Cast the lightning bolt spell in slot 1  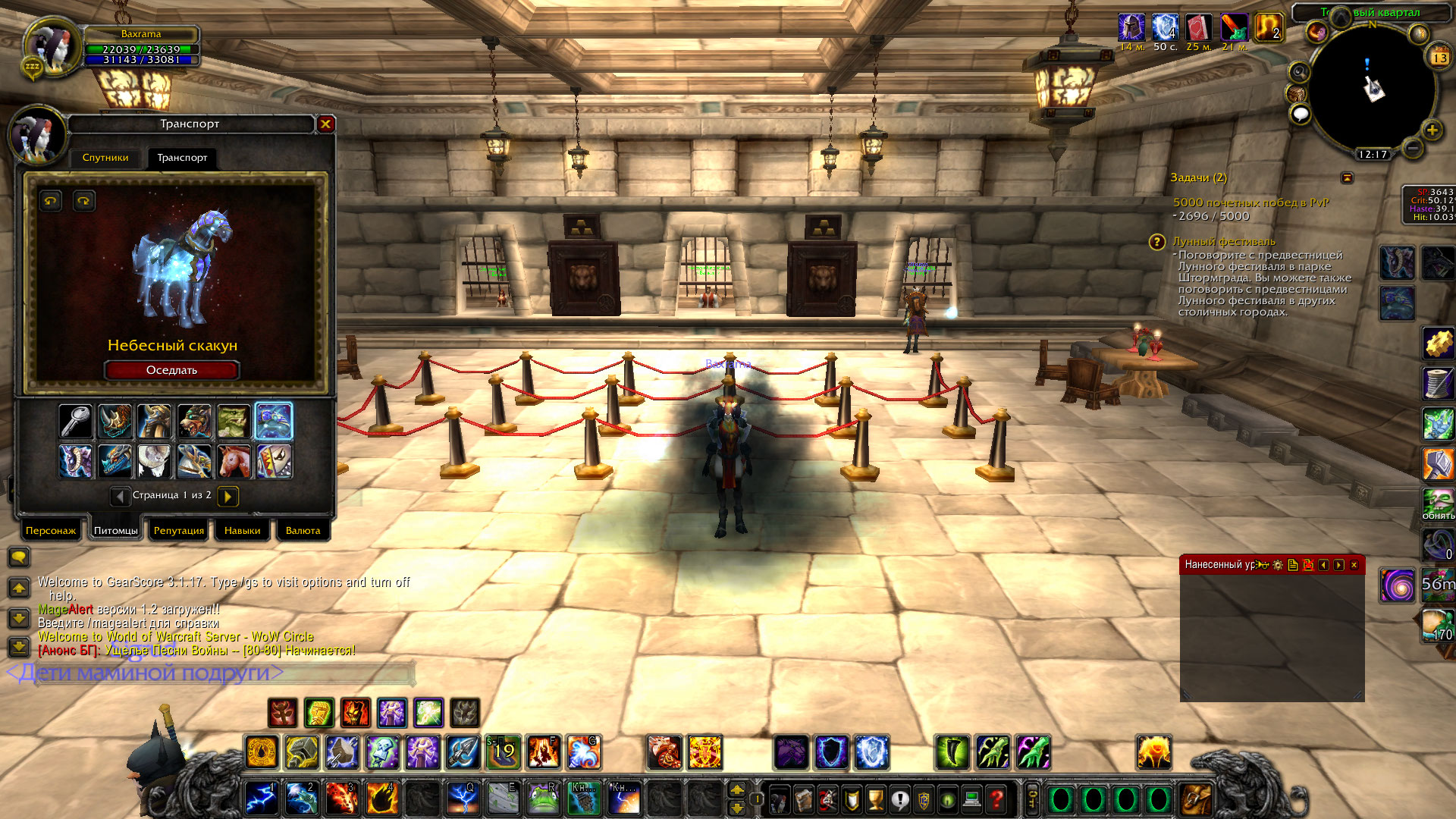click(x=260, y=799)
